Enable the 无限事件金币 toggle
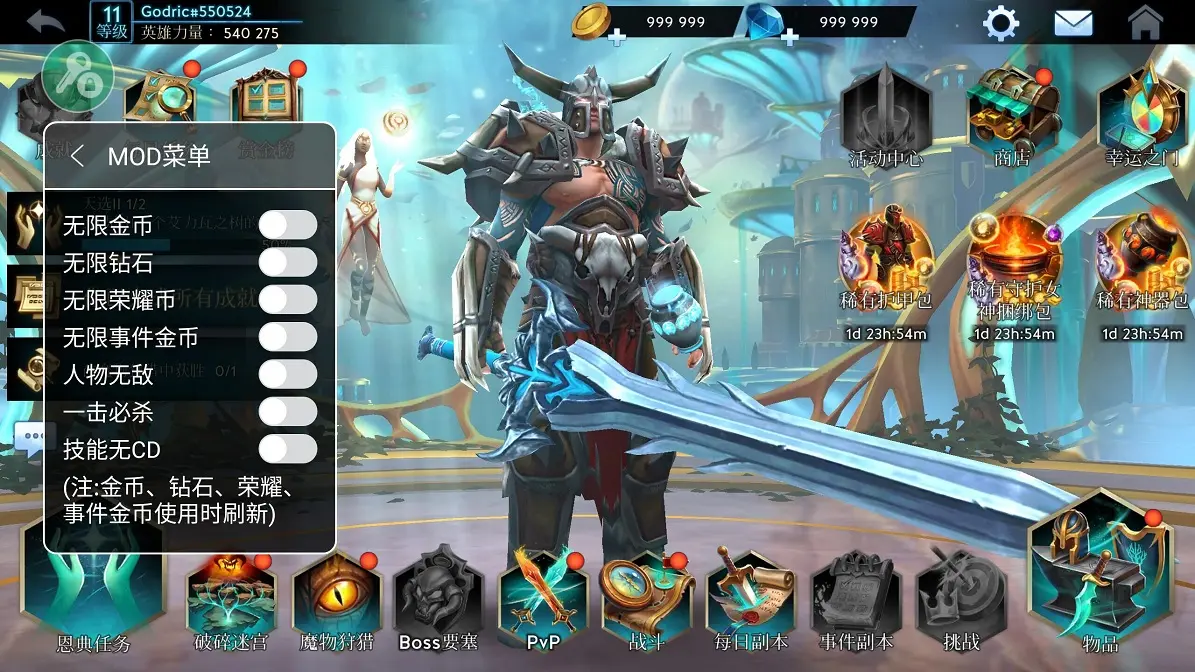 [287, 337]
